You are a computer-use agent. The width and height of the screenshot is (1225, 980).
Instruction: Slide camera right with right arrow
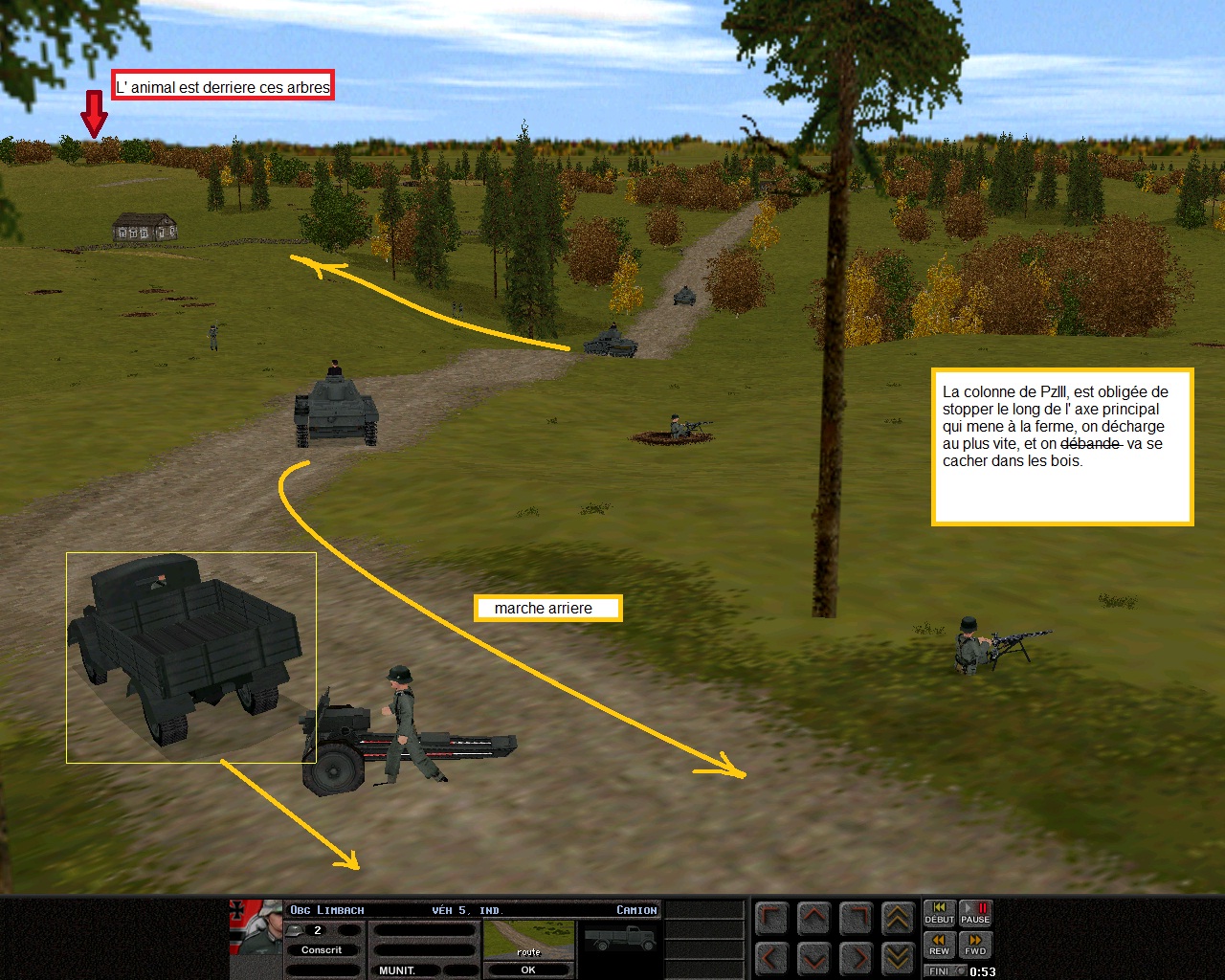[856, 956]
